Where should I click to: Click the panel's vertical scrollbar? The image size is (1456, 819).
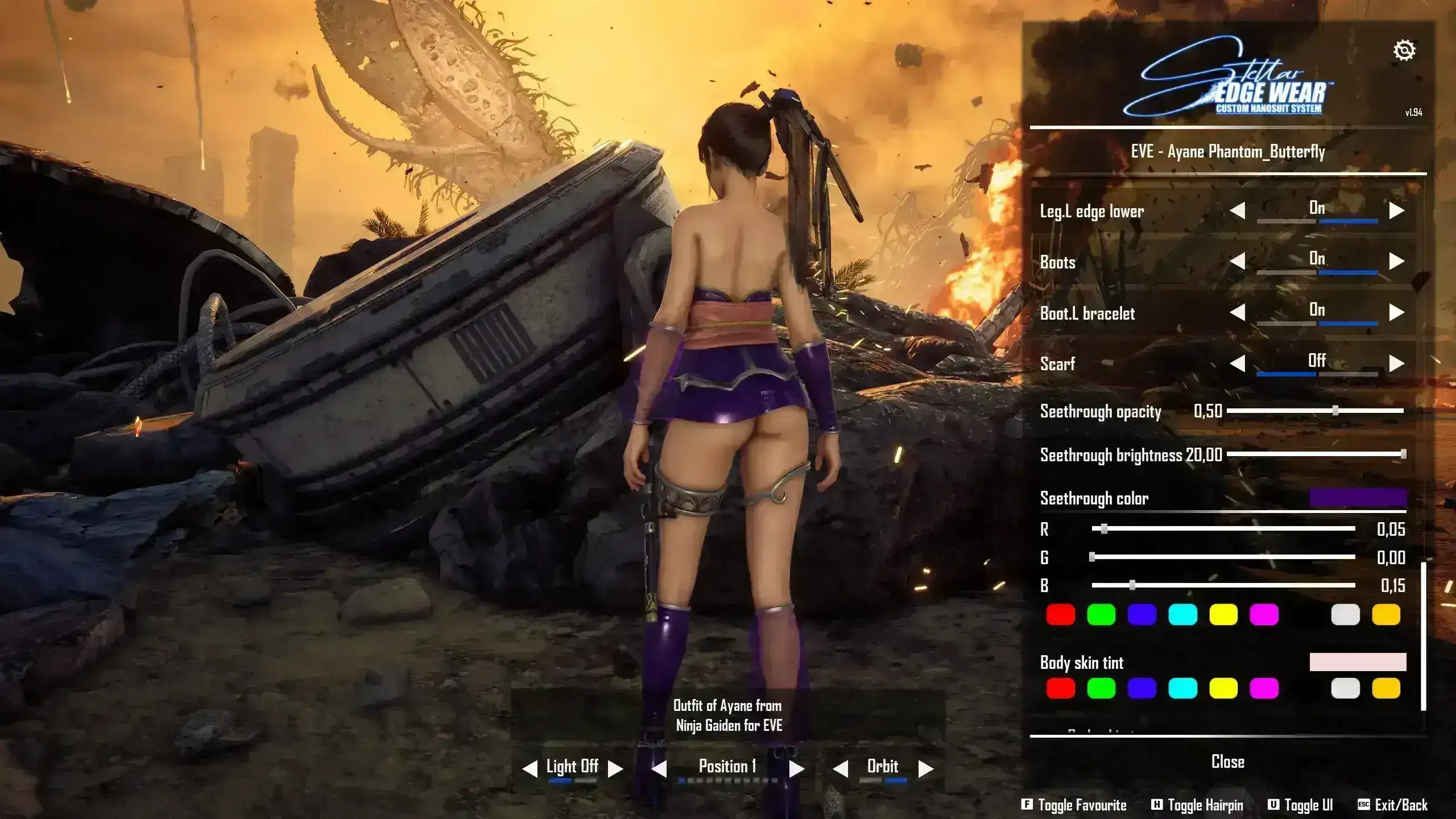[1423, 637]
